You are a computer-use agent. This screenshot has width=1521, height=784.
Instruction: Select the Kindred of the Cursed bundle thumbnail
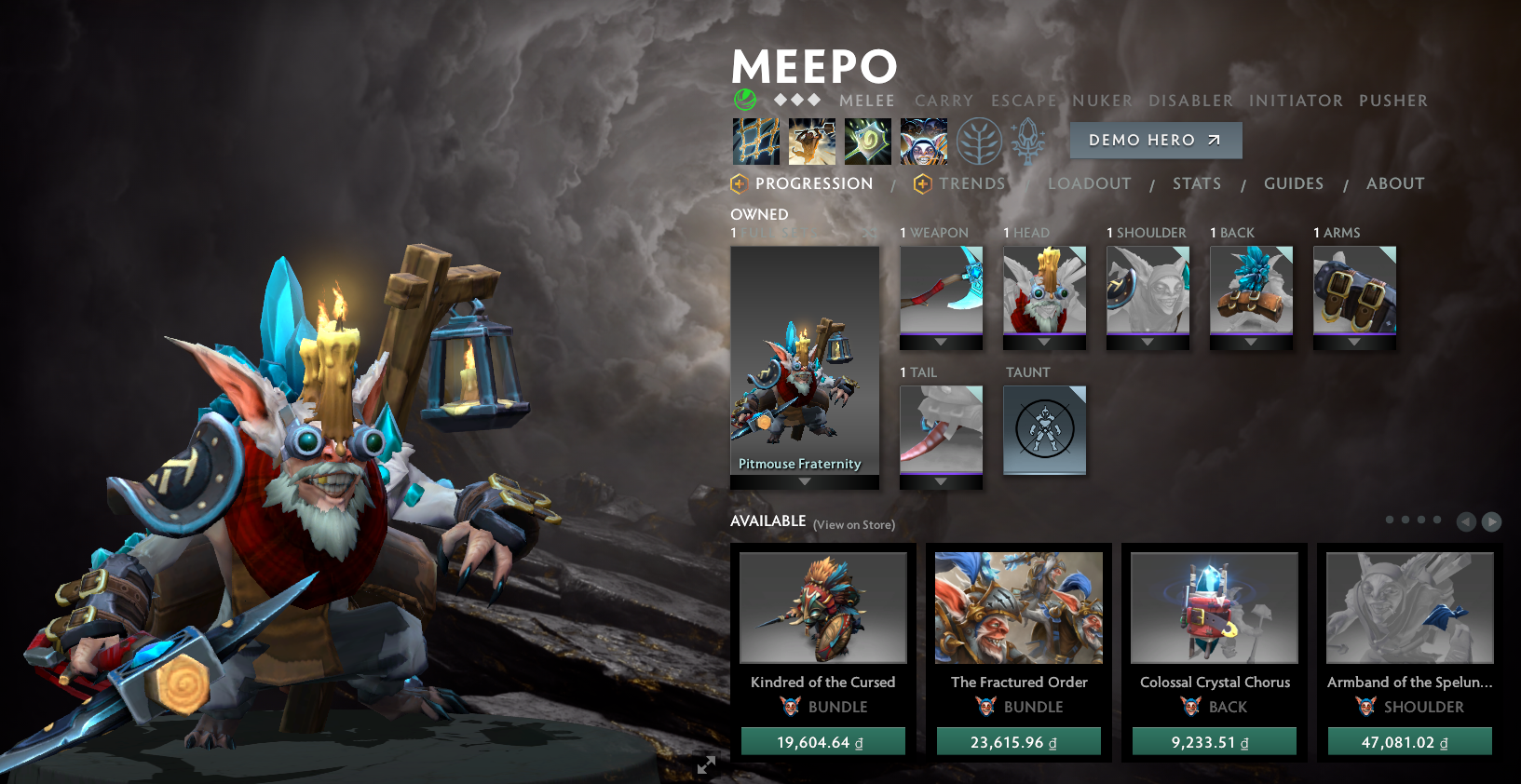tap(822, 606)
